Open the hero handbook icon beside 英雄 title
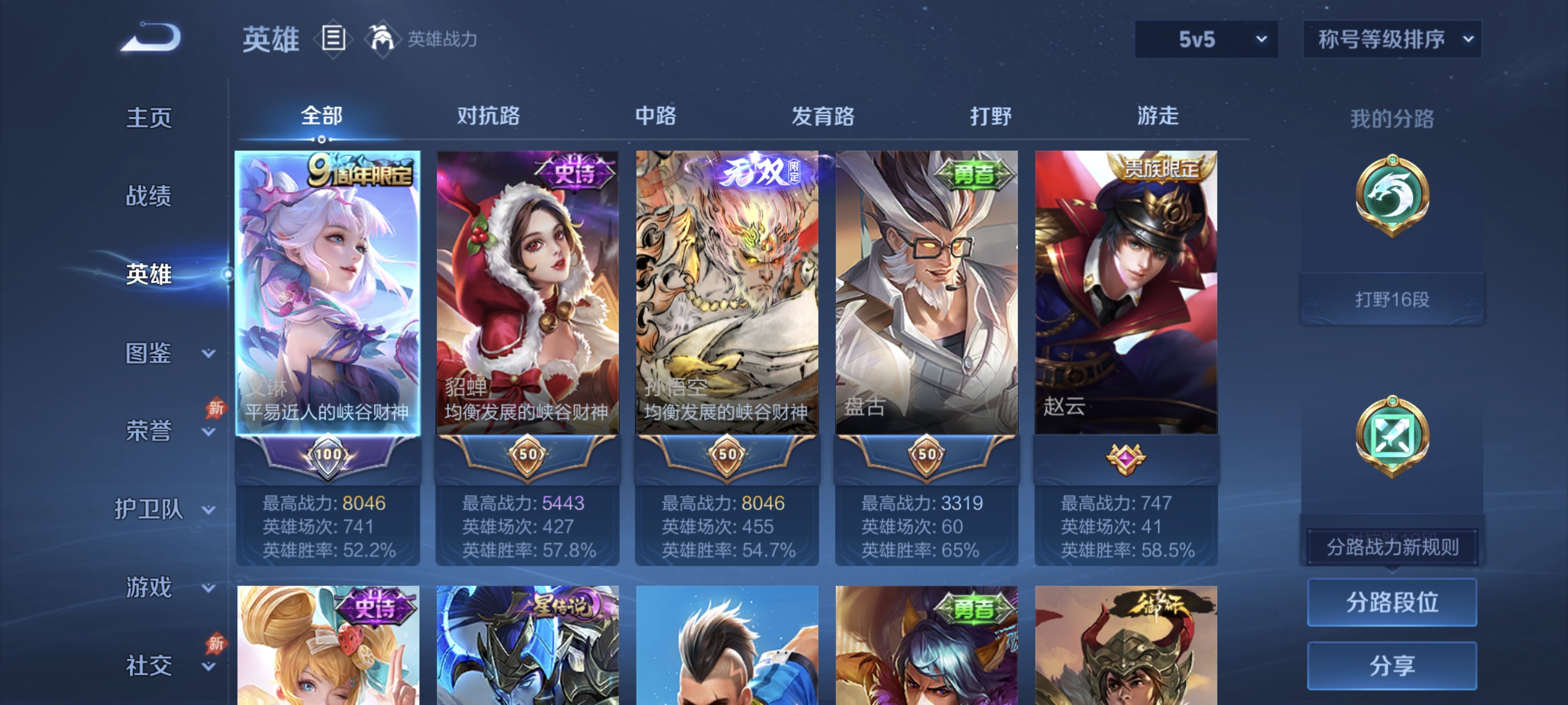 coord(332,38)
